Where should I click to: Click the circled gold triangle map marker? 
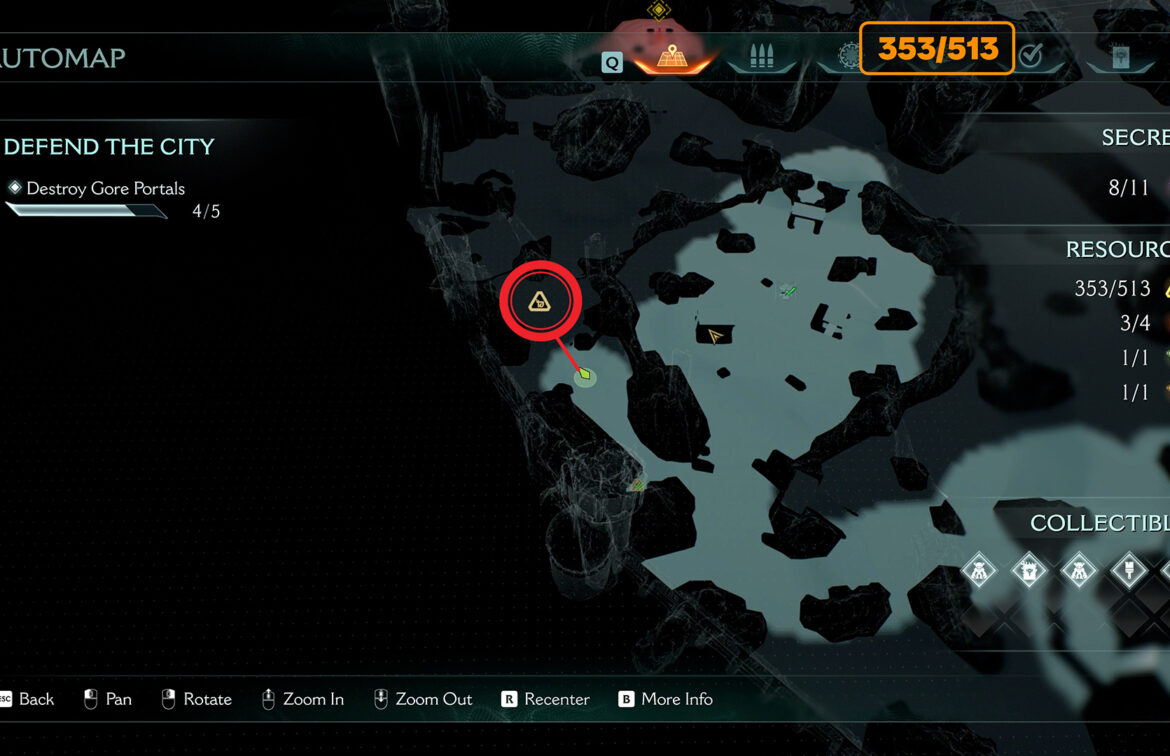coord(540,300)
